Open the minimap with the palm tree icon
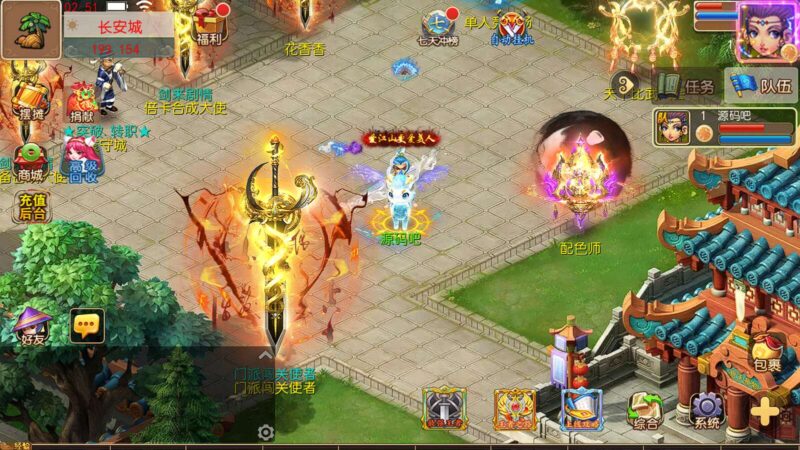This screenshot has width=800, height=450. click(31, 30)
